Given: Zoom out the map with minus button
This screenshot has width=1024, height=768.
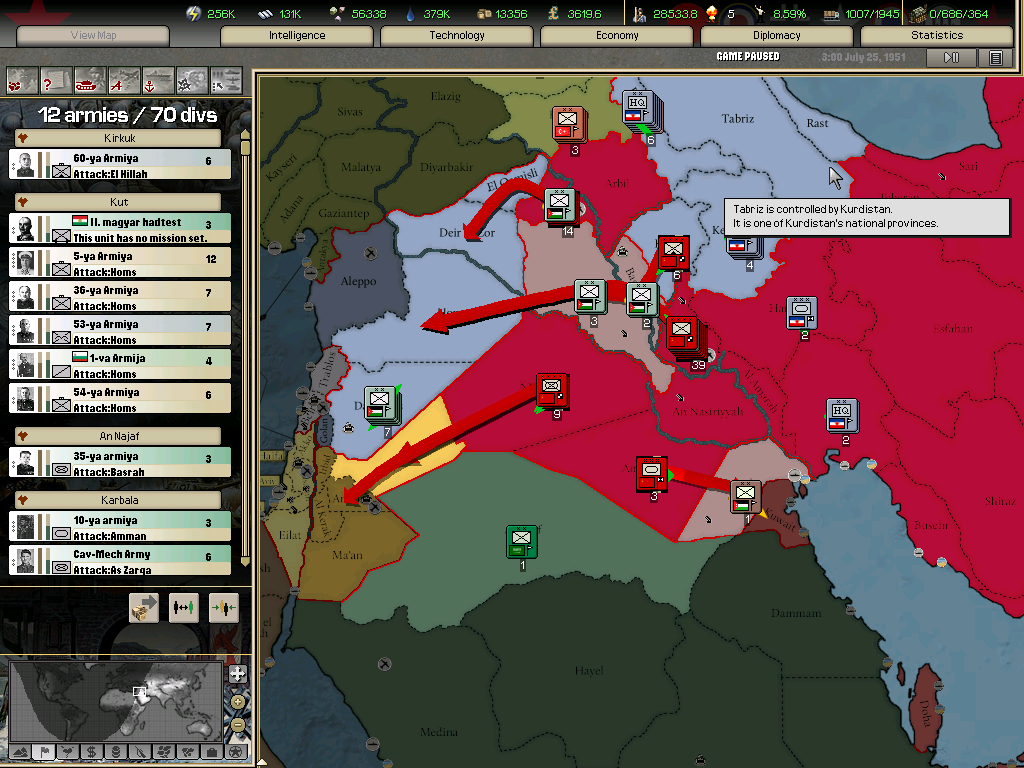Looking at the screenshot, I should (237, 724).
